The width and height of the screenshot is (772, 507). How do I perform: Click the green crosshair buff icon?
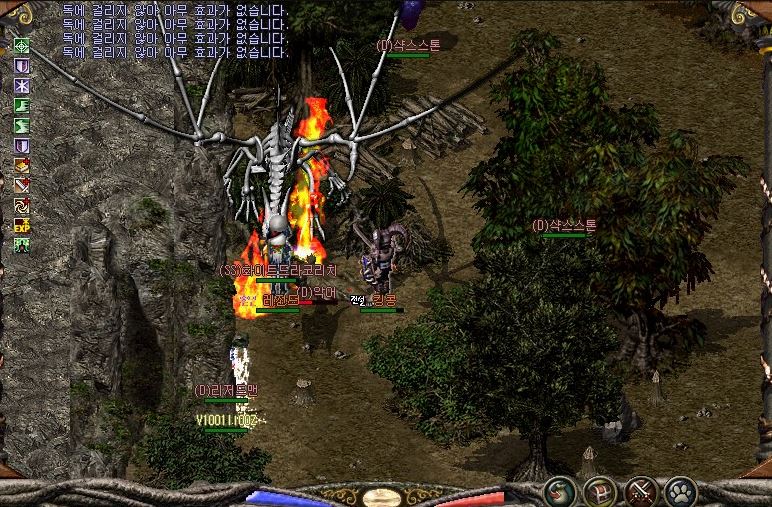pos(21,46)
